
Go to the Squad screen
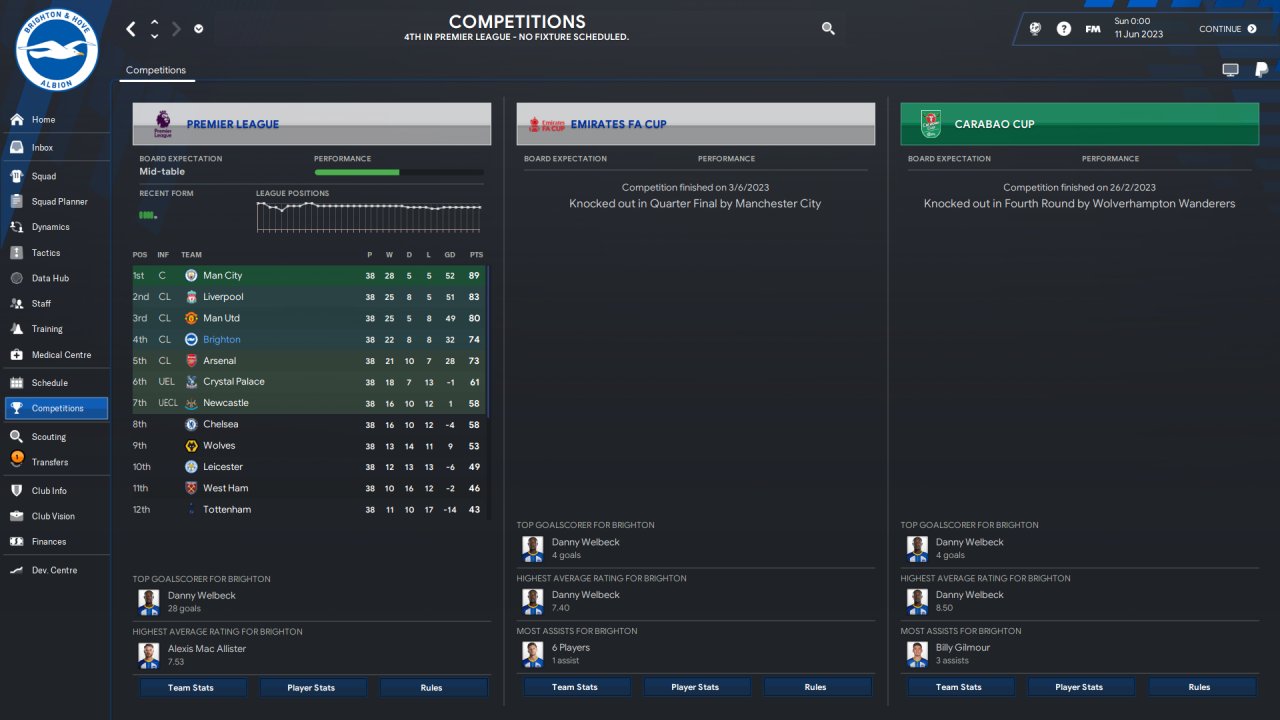[44, 176]
